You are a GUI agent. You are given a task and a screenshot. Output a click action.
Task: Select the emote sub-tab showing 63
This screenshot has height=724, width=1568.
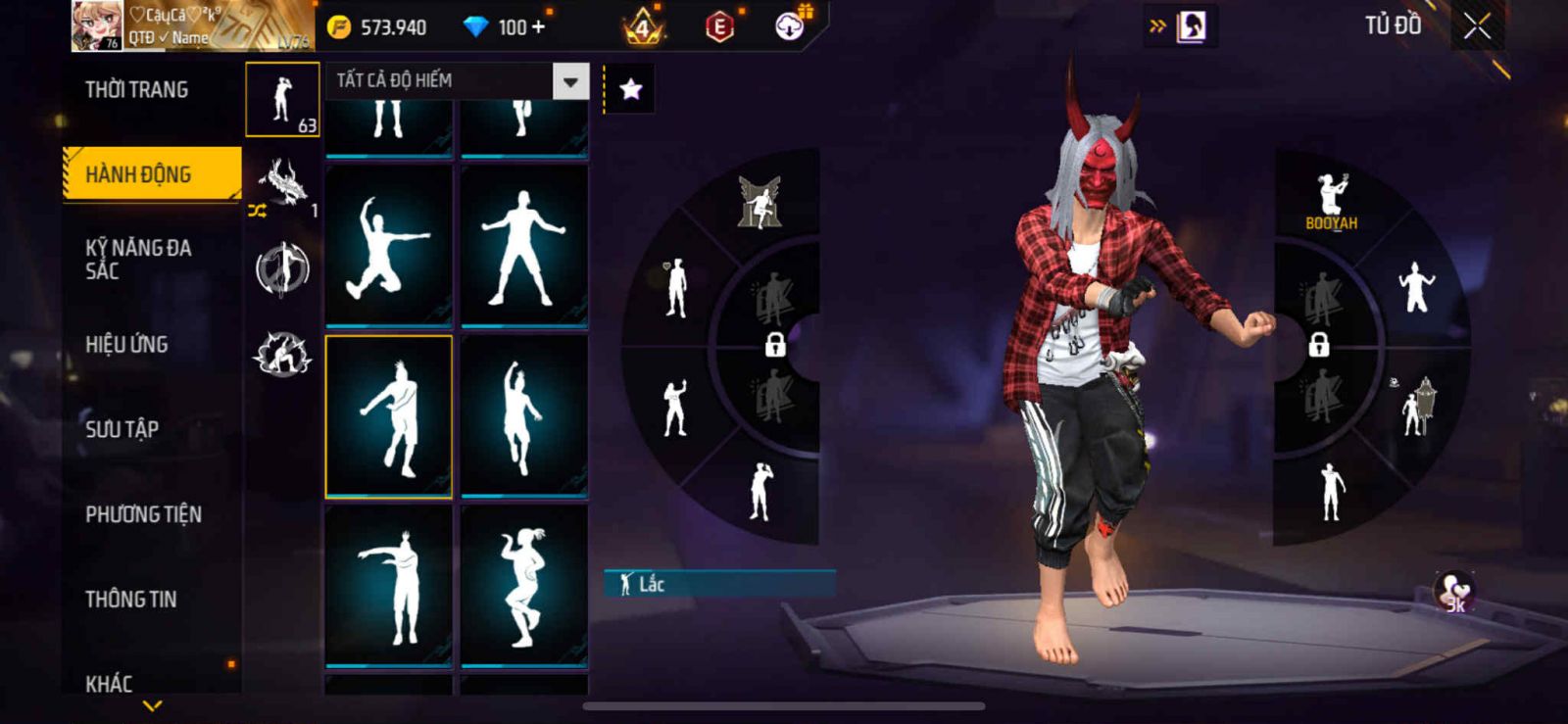[282, 100]
